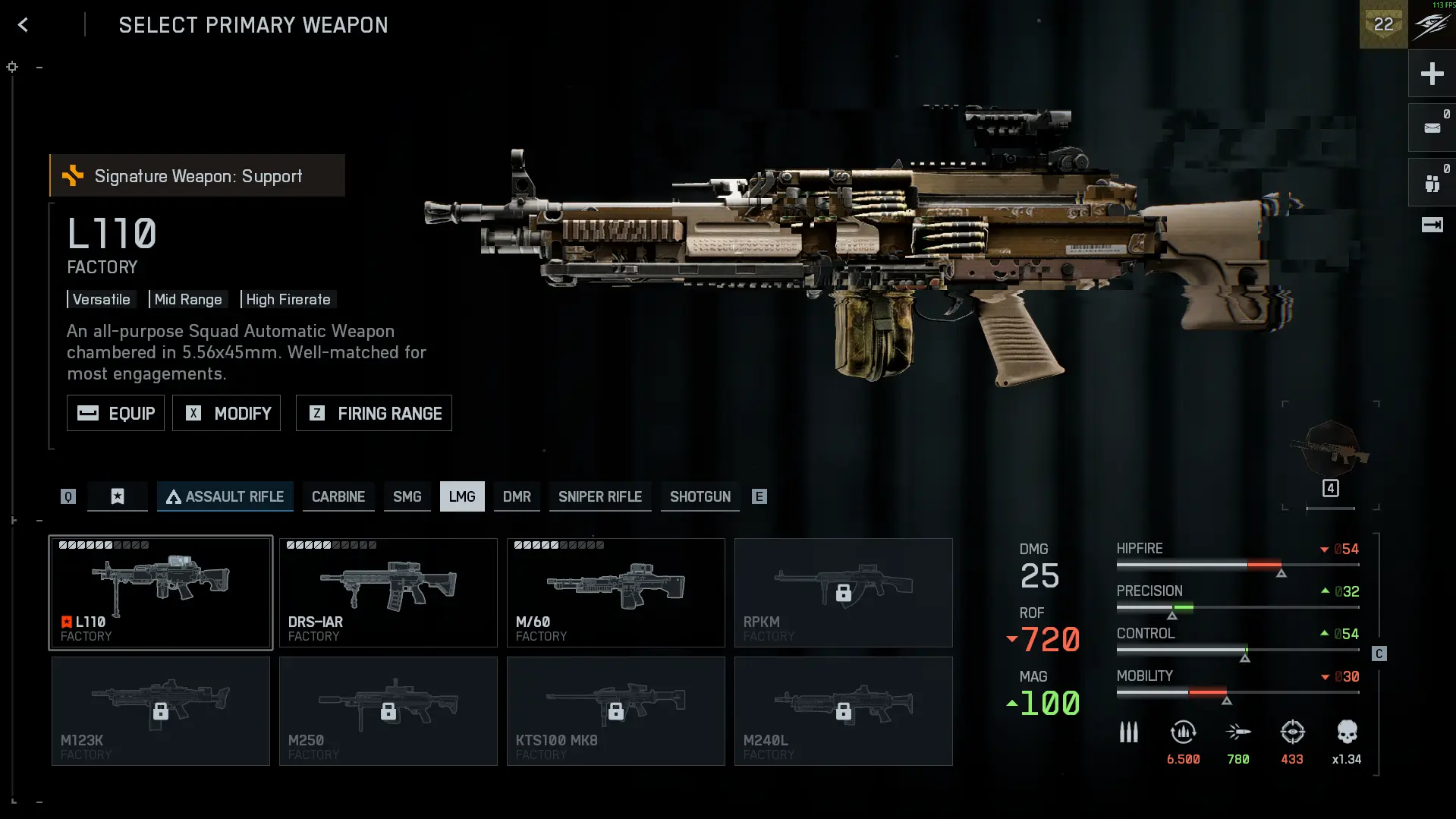1456x819 pixels.
Task: View the Shotgun category
Action: (700, 496)
